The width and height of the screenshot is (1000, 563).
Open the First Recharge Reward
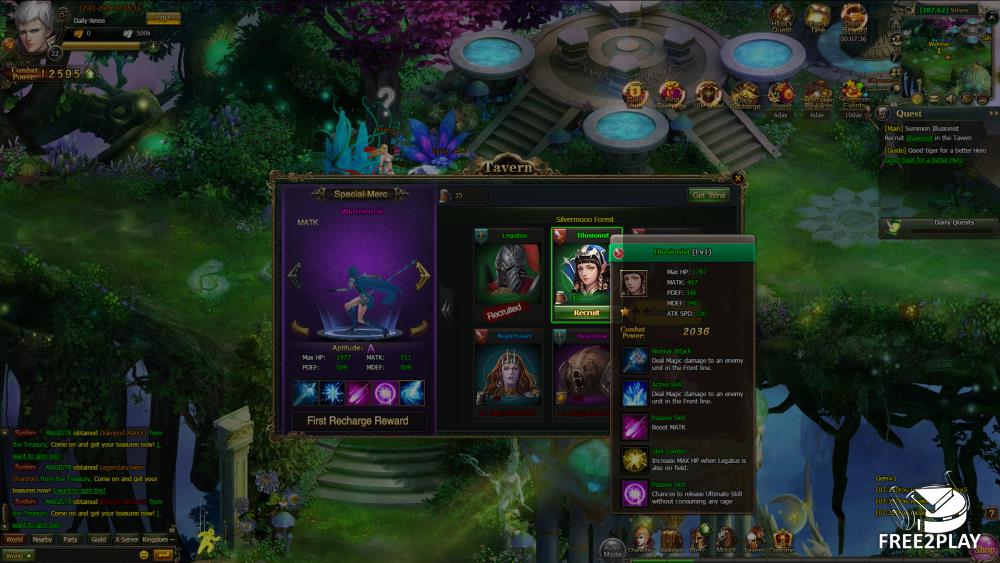(358, 421)
